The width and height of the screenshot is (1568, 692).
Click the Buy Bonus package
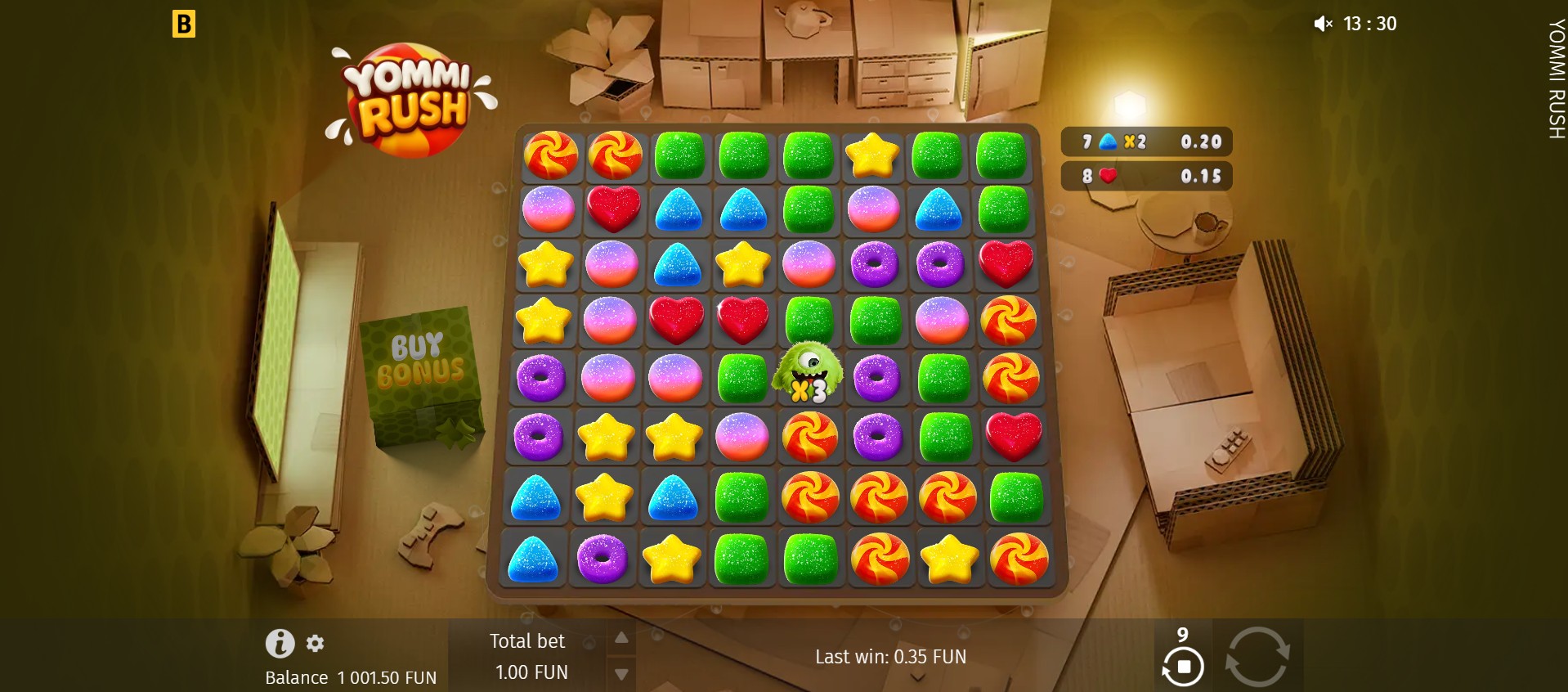click(x=423, y=368)
